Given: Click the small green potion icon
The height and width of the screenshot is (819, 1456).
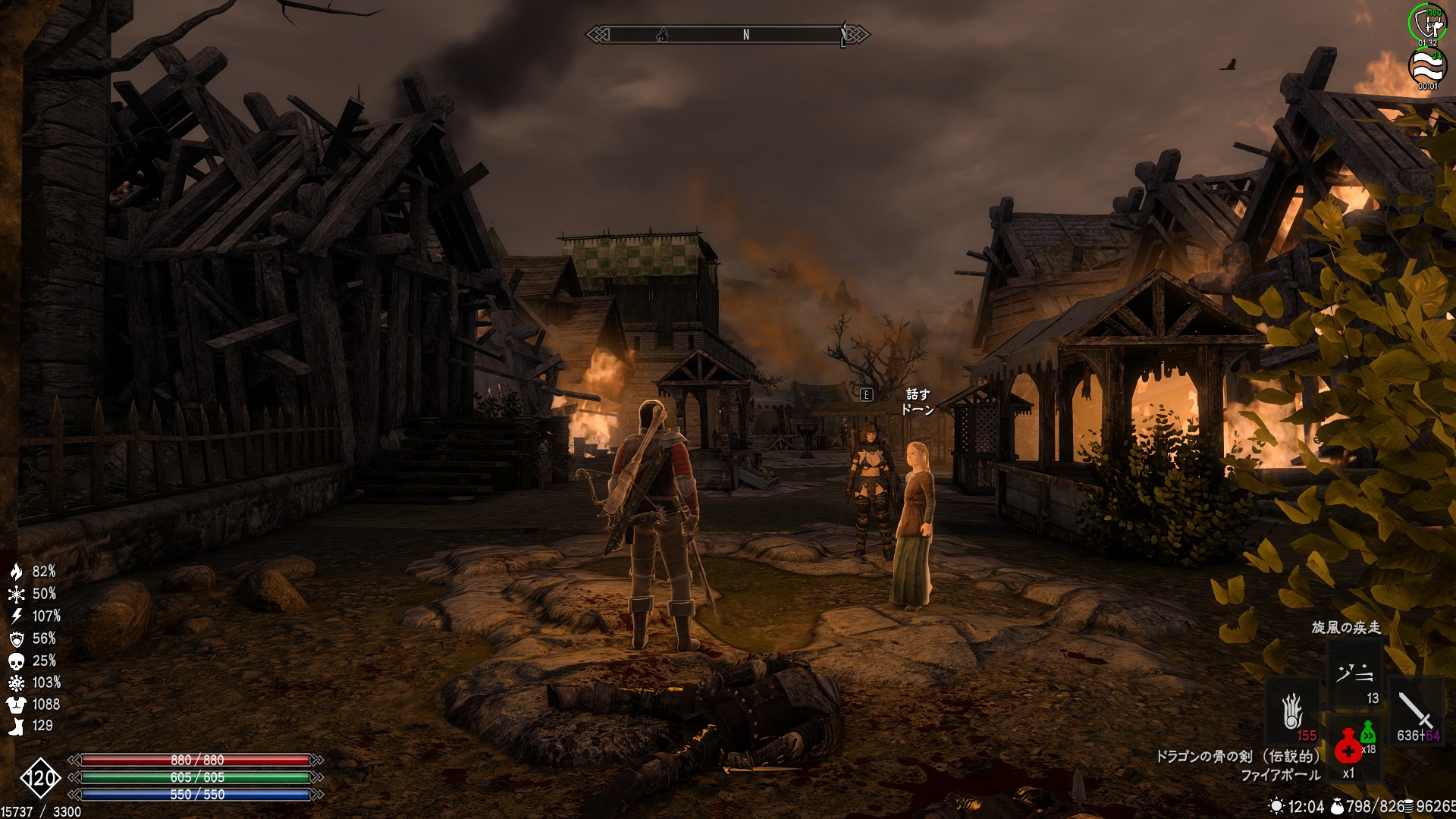Looking at the screenshot, I should click(1367, 732).
